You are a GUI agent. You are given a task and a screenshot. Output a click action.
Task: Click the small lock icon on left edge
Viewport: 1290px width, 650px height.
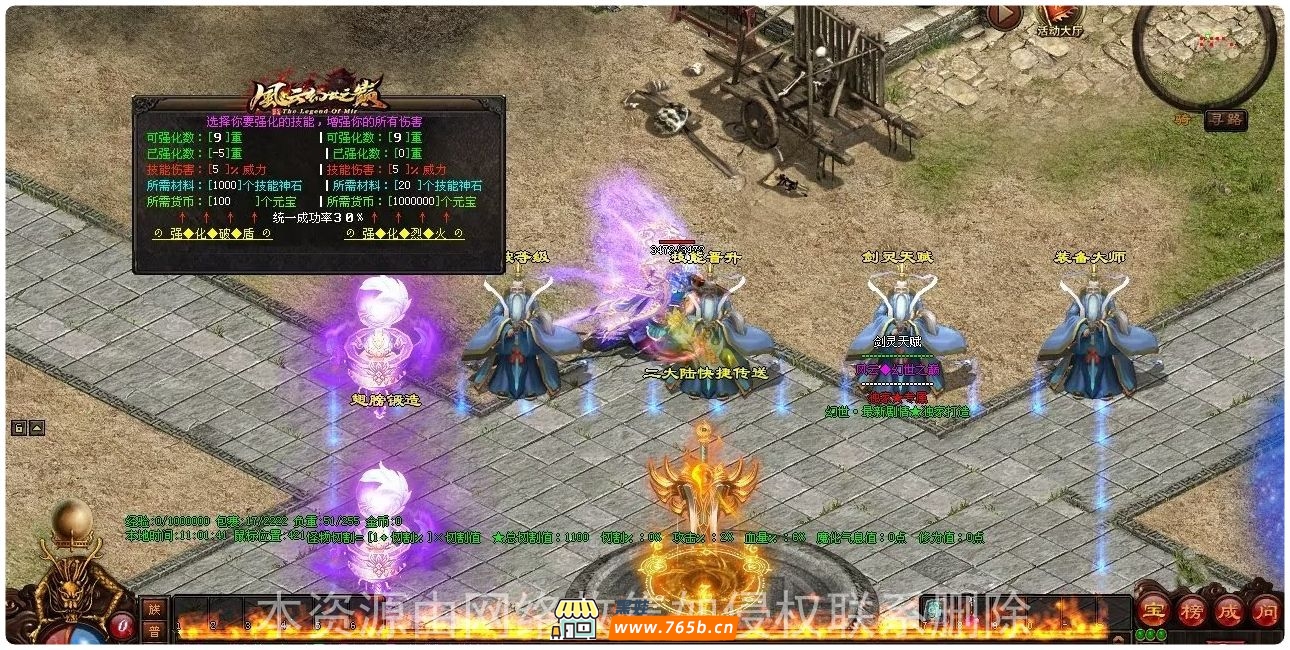click(x=19, y=428)
